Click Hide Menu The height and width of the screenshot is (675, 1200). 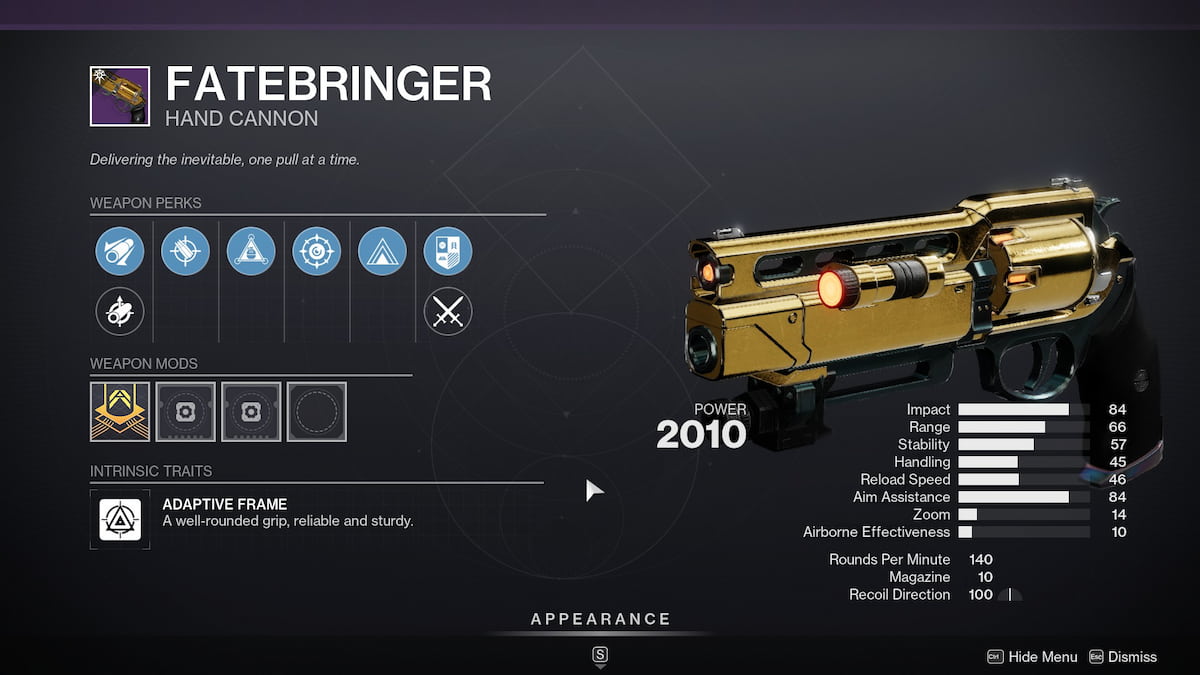[x=1042, y=657]
